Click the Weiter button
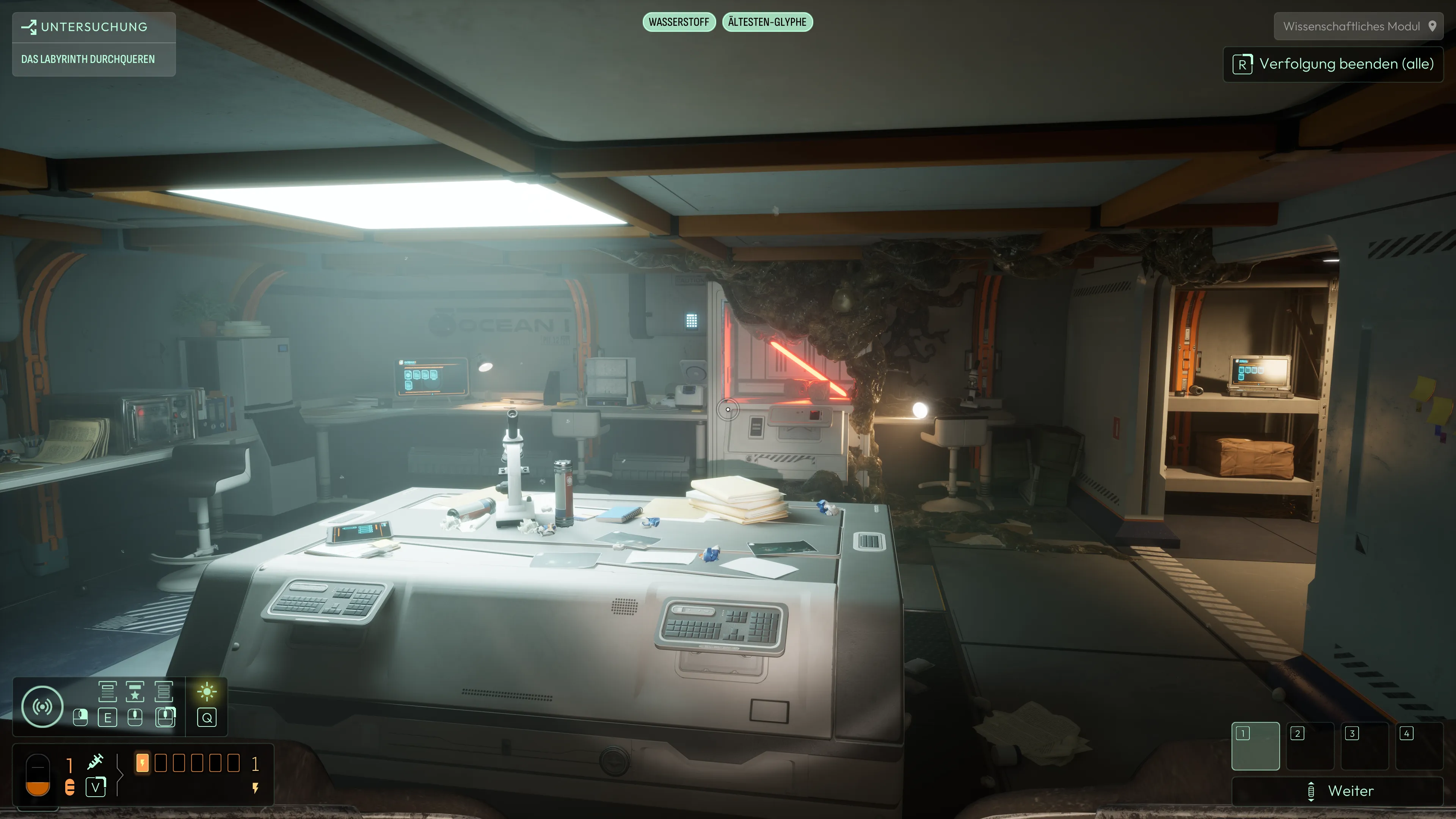The image size is (1456, 819). pos(1337,791)
